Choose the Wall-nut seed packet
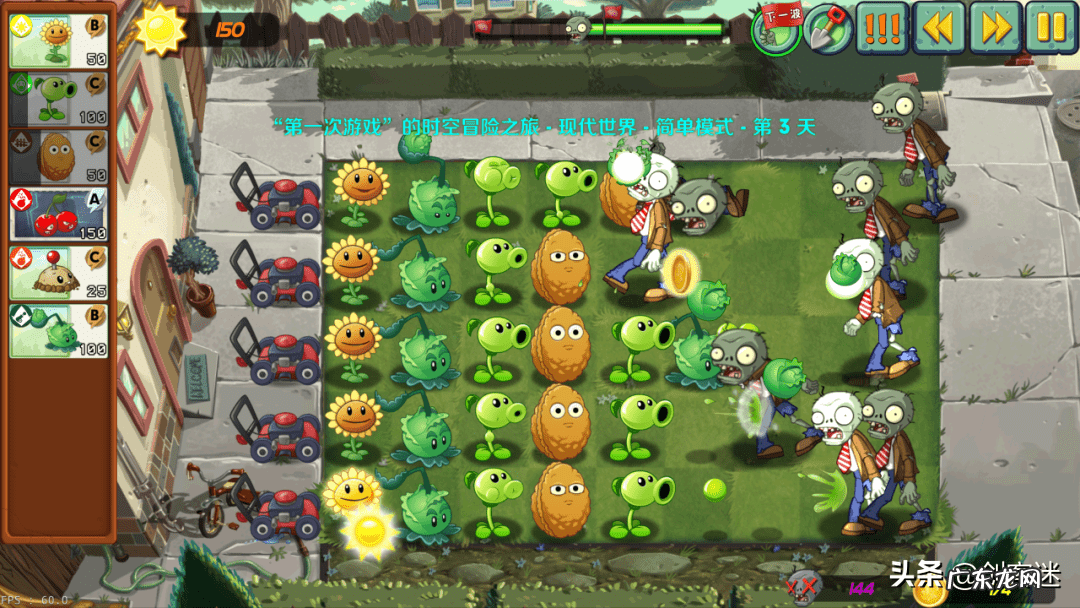1080x608 pixels. (x=58, y=157)
